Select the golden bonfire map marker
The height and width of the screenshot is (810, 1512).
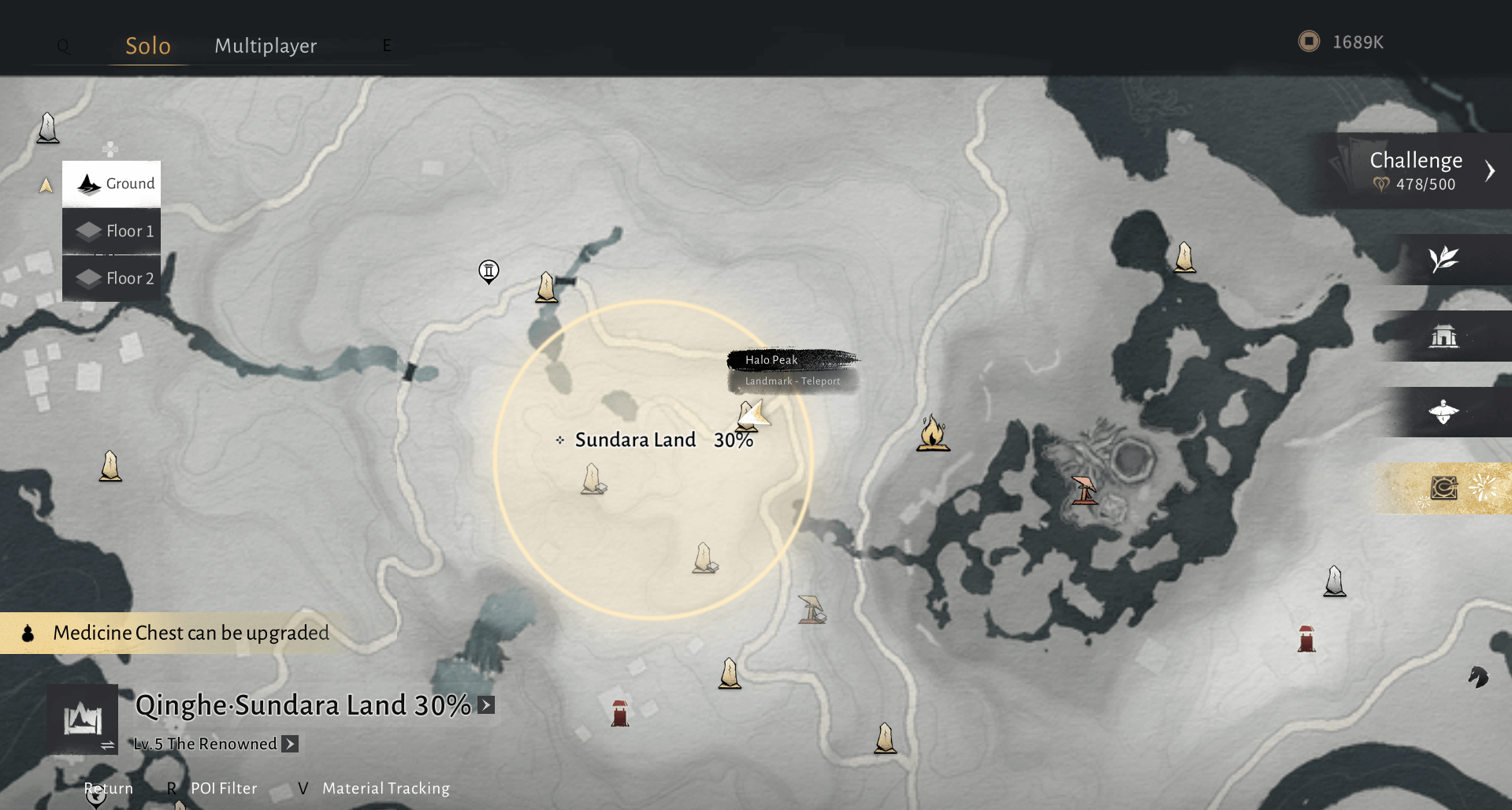click(x=933, y=433)
